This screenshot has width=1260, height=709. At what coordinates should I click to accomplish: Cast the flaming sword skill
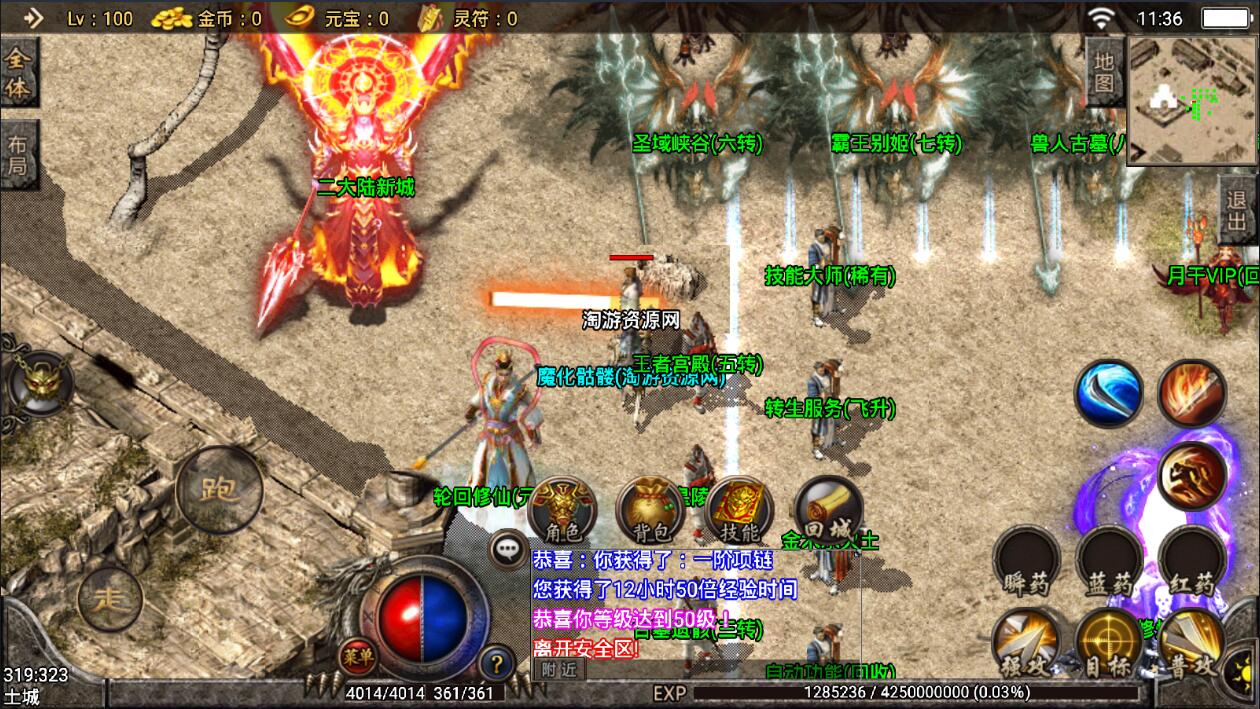click(1192, 393)
